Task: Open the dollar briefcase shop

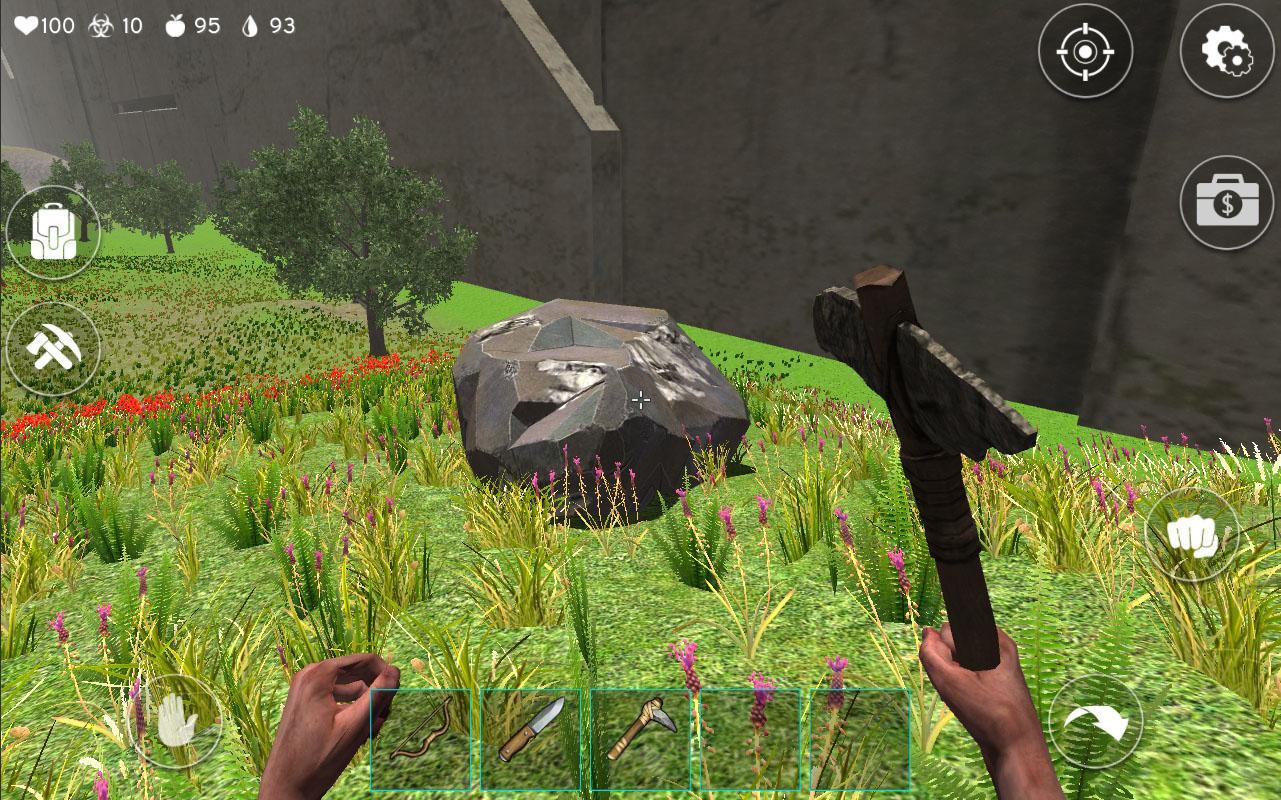Action: [1227, 203]
